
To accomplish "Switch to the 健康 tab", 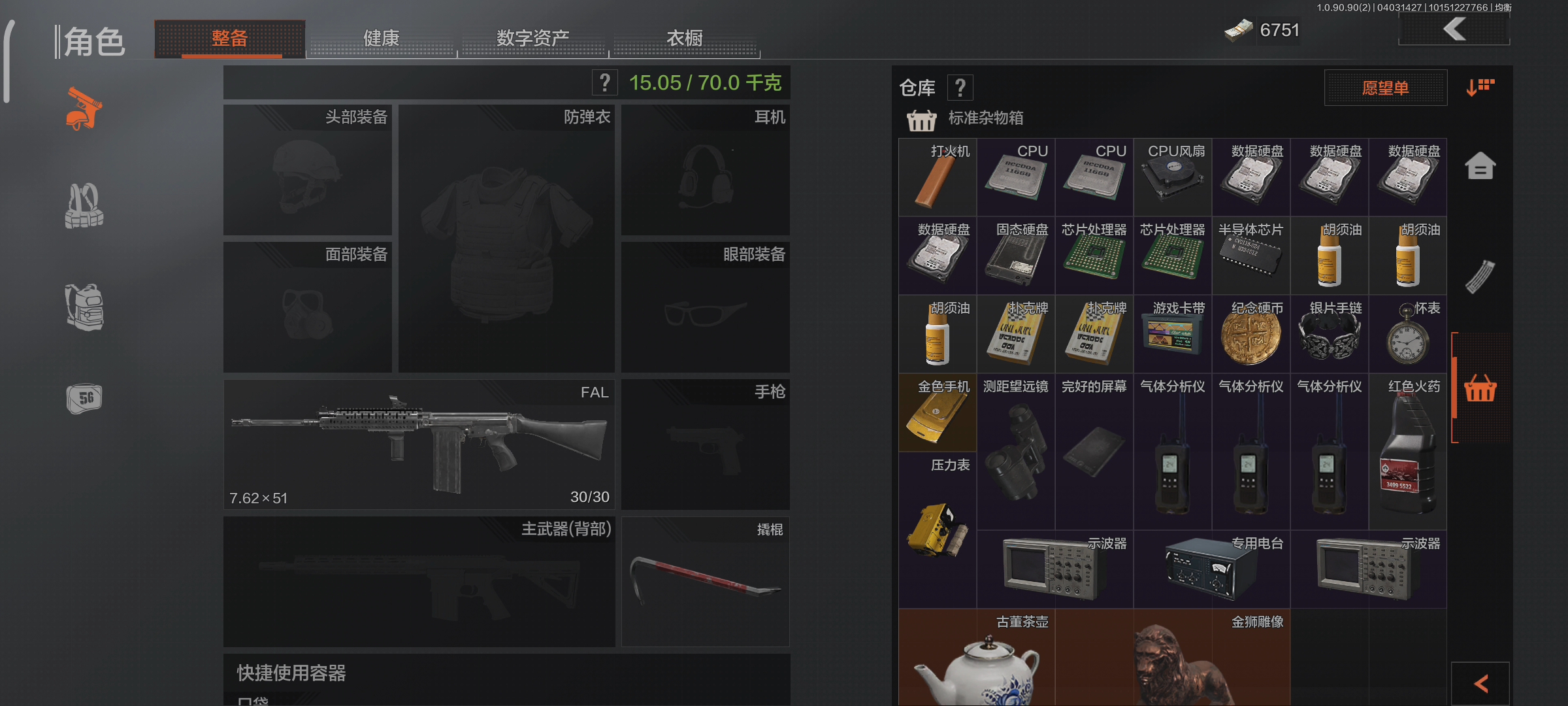I will [x=382, y=38].
